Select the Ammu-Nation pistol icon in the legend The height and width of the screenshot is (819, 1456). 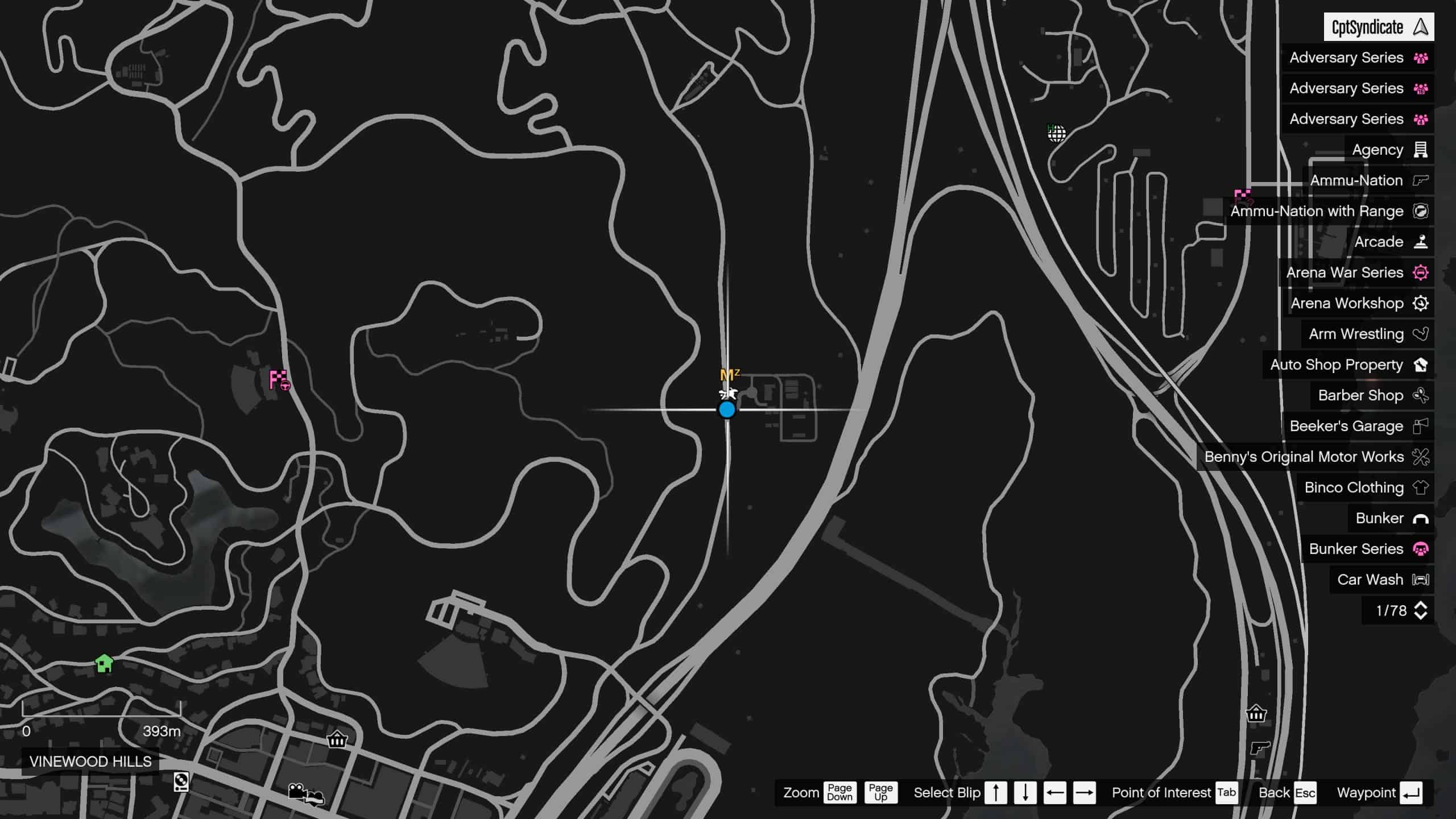(1421, 180)
